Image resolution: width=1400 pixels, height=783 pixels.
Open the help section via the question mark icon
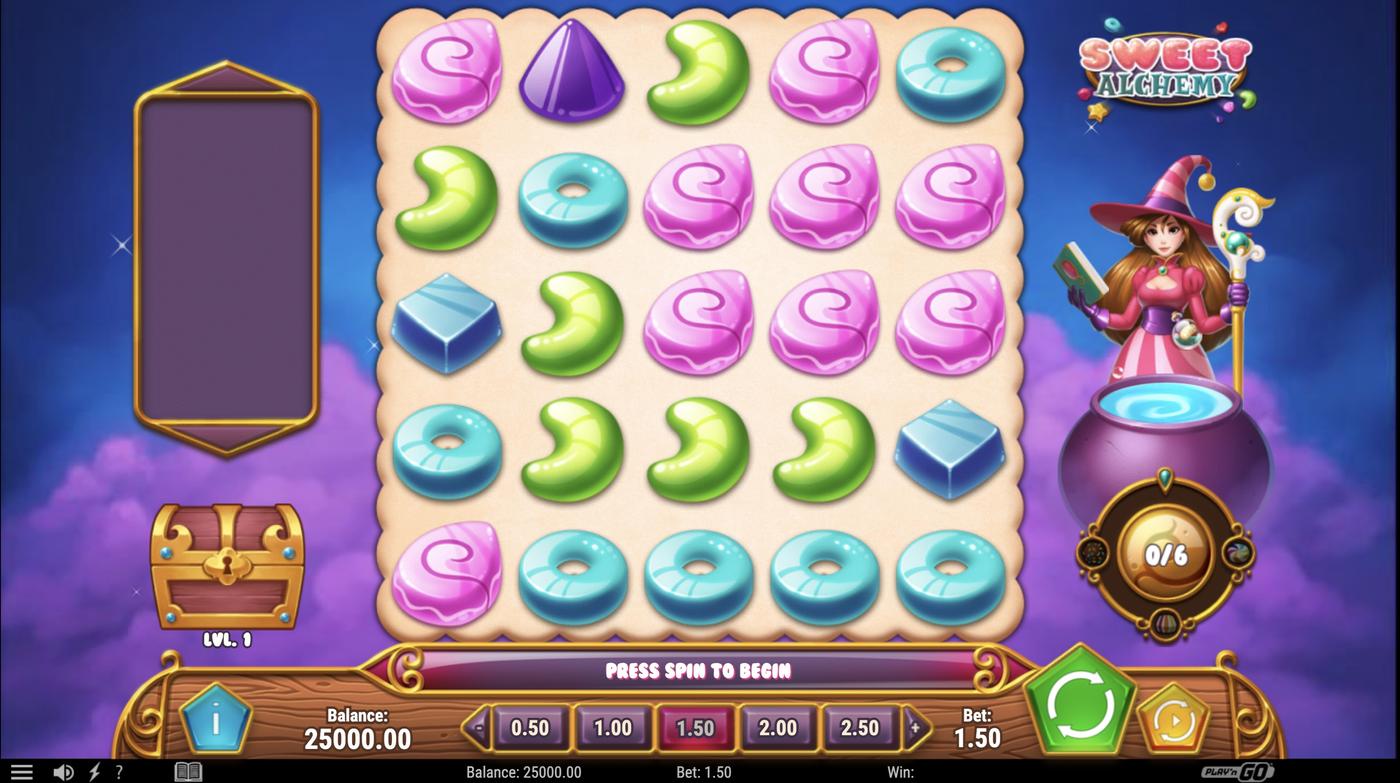coord(119,771)
